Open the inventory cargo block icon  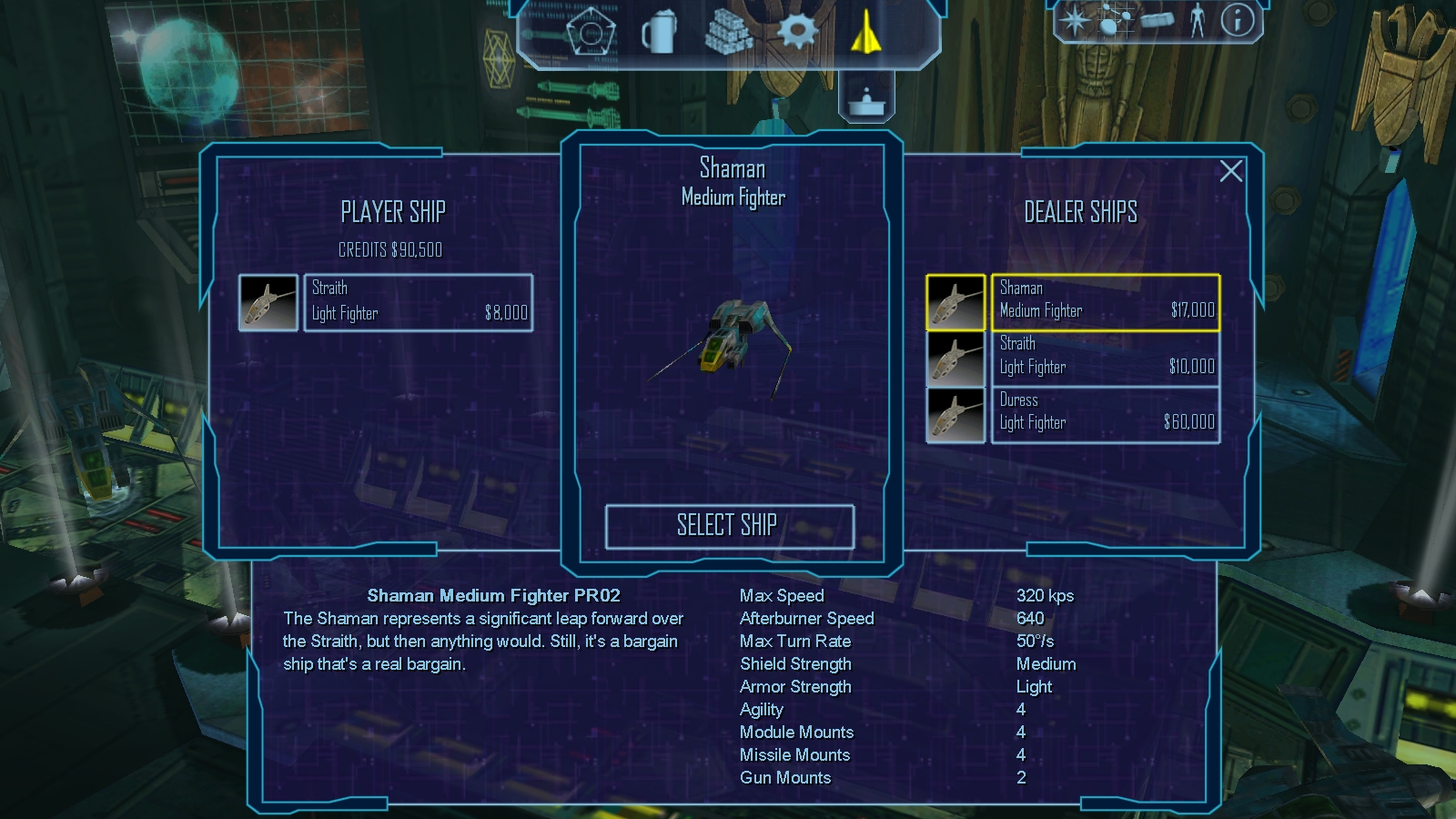[1157, 20]
